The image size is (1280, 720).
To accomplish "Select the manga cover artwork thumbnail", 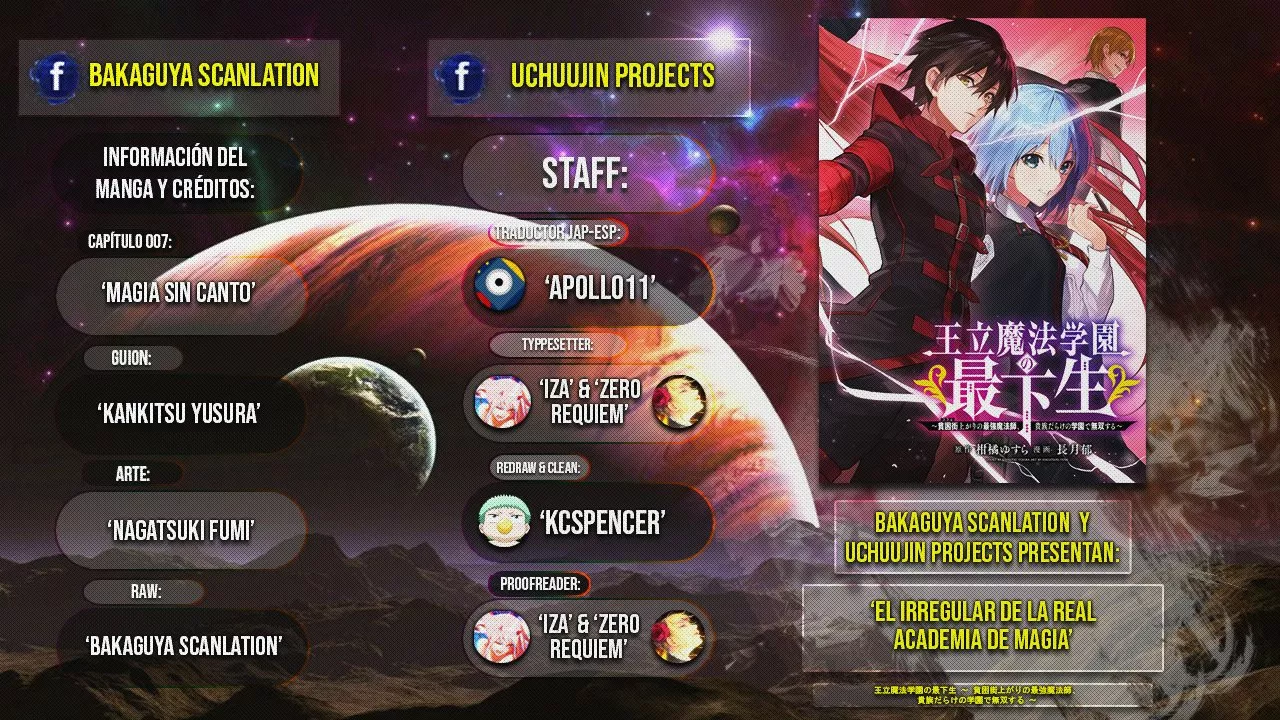I will tap(982, 250).
